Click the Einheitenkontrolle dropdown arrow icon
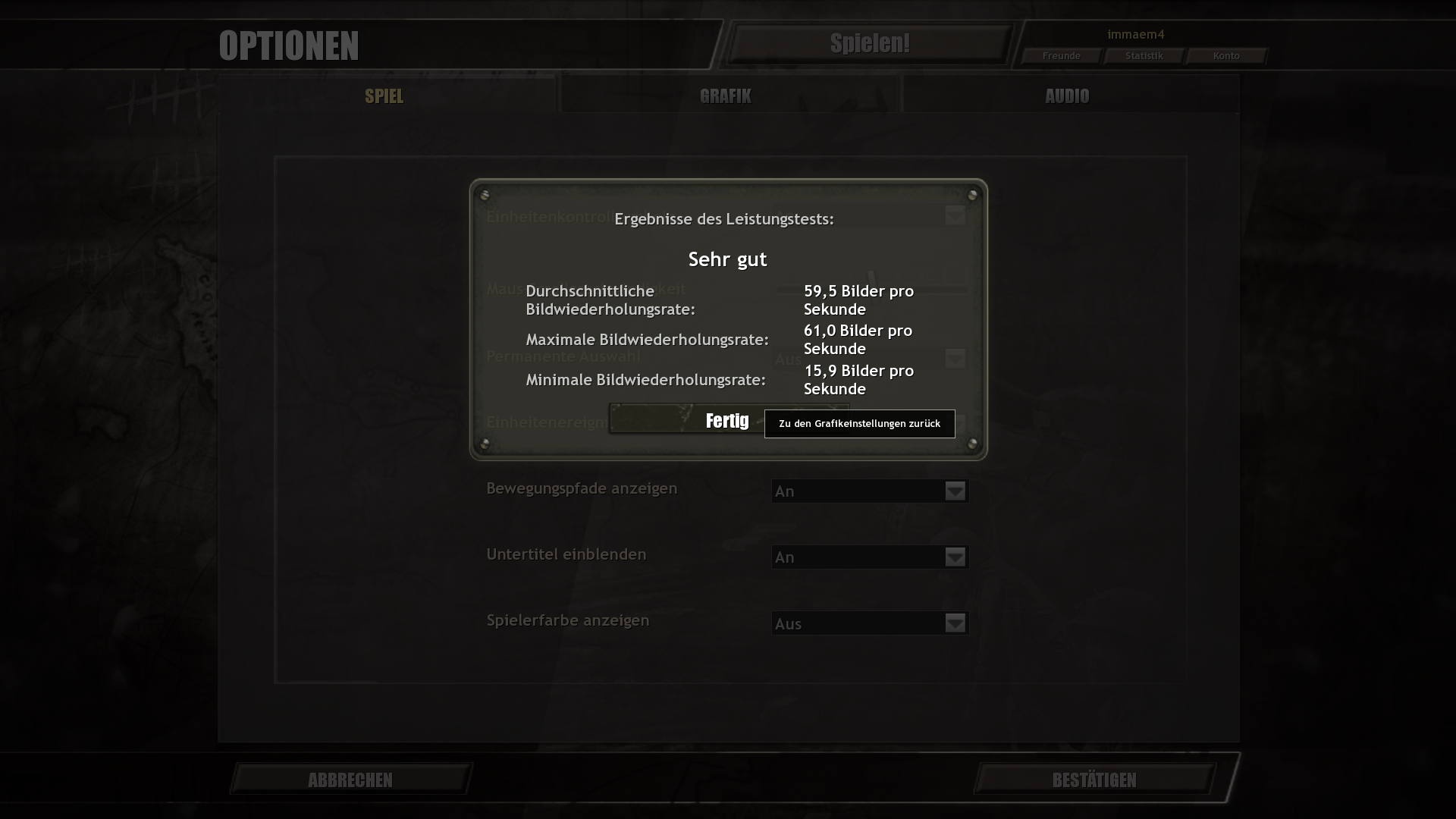This screenshot has height=819, width=1456. point(953,216)
